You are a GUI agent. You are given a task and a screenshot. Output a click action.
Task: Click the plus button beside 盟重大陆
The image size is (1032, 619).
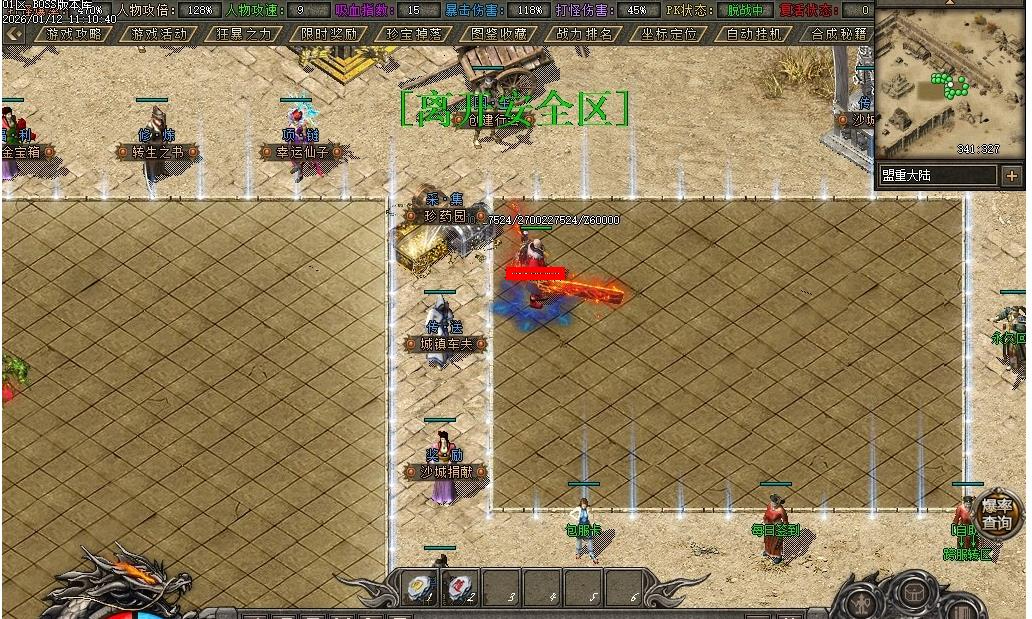click(1010, 176)
